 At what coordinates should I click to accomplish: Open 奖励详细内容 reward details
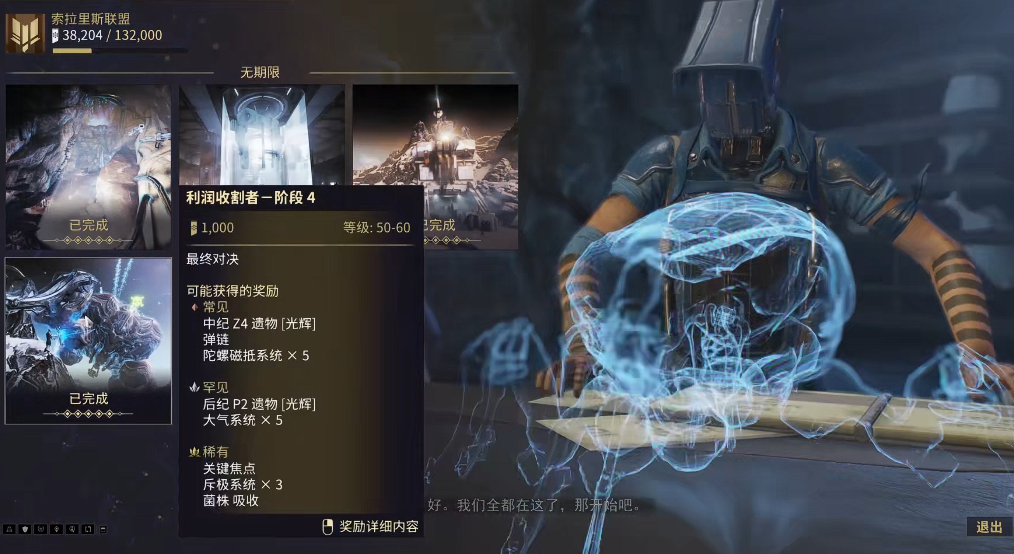[370, 526]
